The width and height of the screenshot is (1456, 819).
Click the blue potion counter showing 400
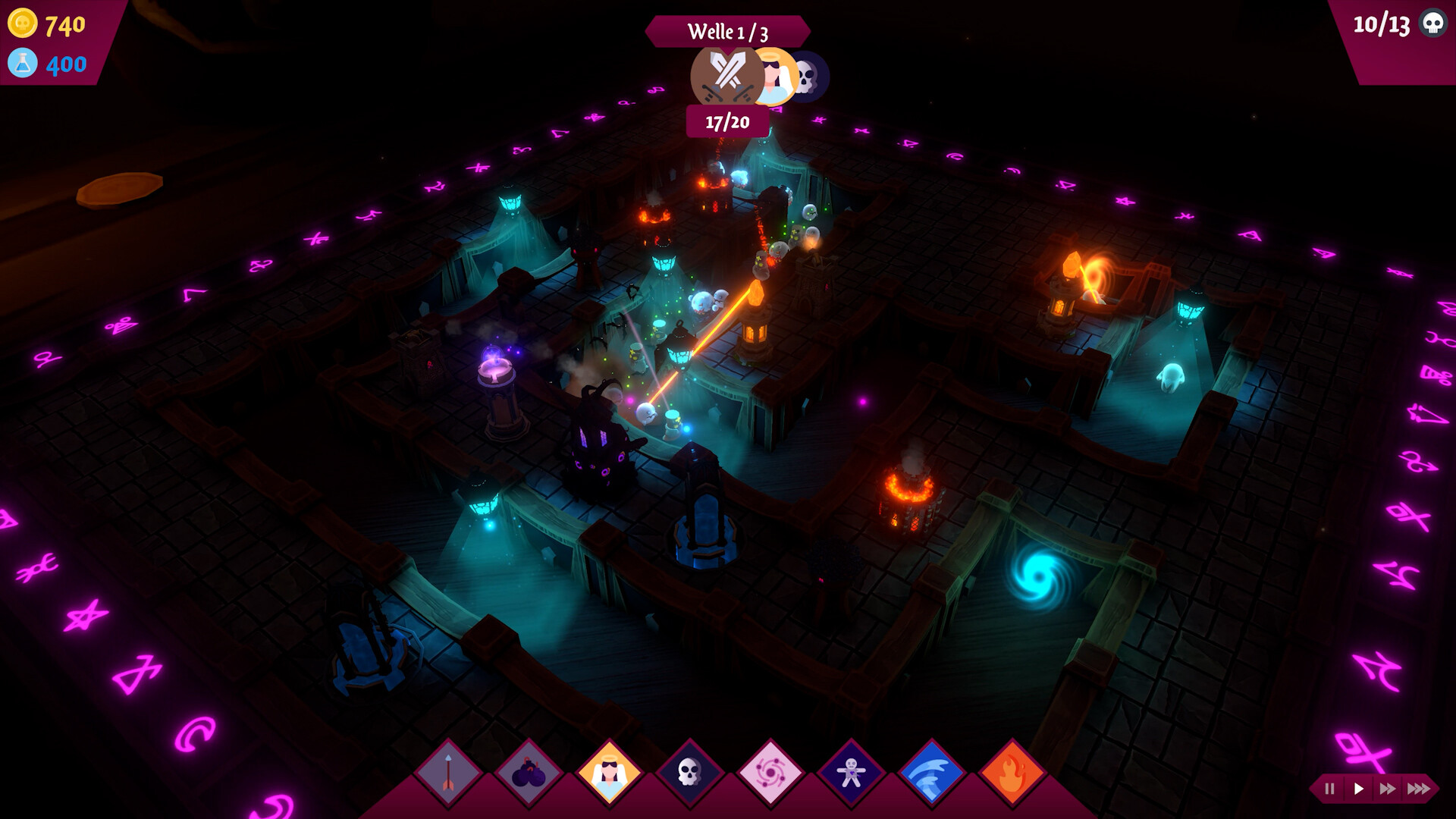pyautogui.click(x=47, y=65)
